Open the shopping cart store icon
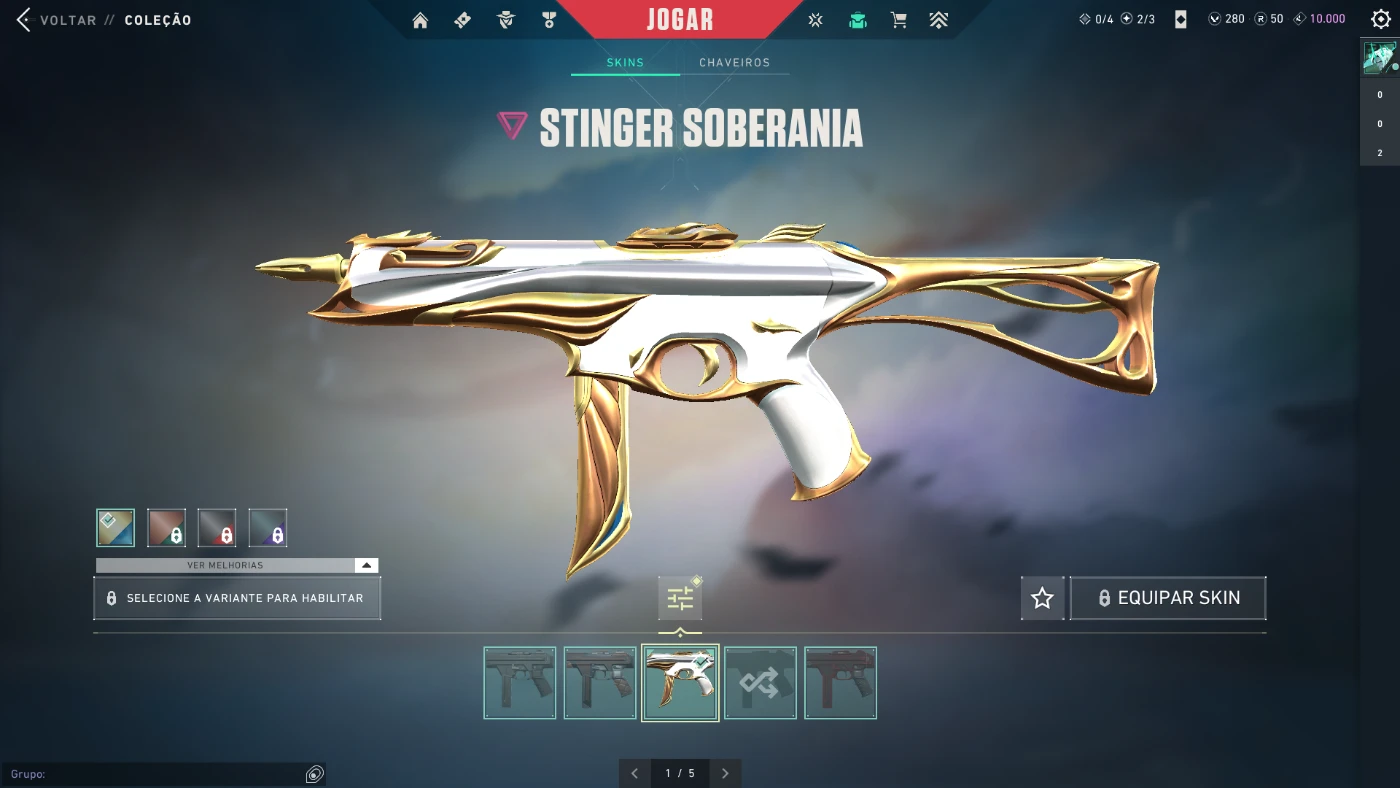The width and height of the screenshot is (1400, 788). pos(899,20)
